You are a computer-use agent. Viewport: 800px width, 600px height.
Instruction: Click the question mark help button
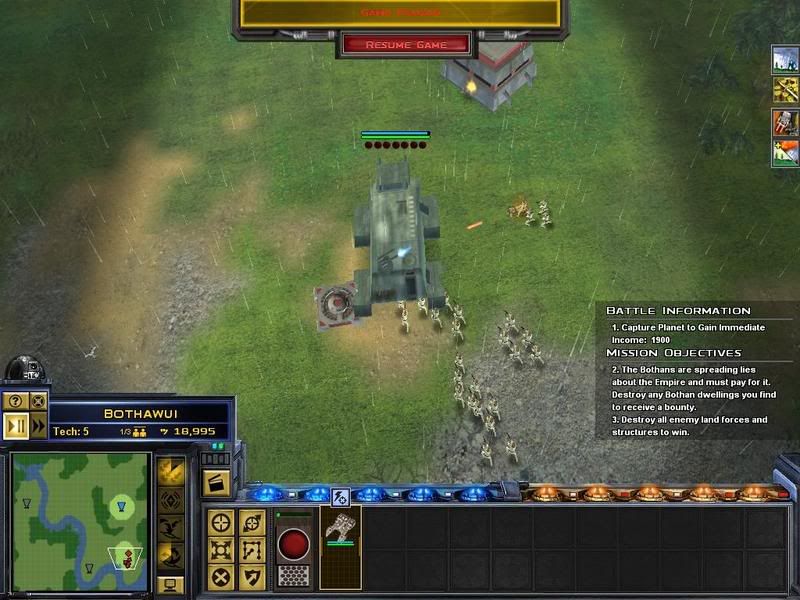[x=16, y=401]
